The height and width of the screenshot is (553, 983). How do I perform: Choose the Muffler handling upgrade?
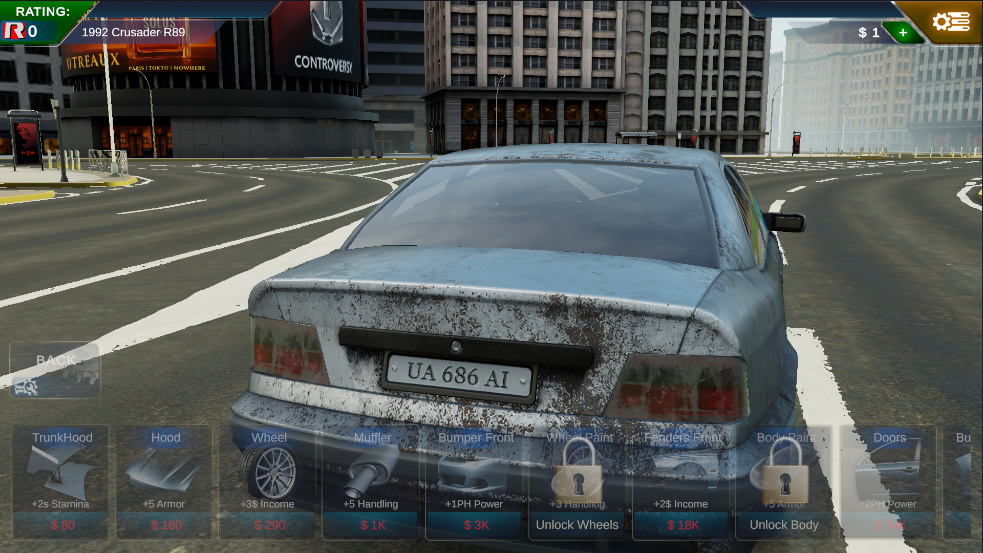pos(372,482)
